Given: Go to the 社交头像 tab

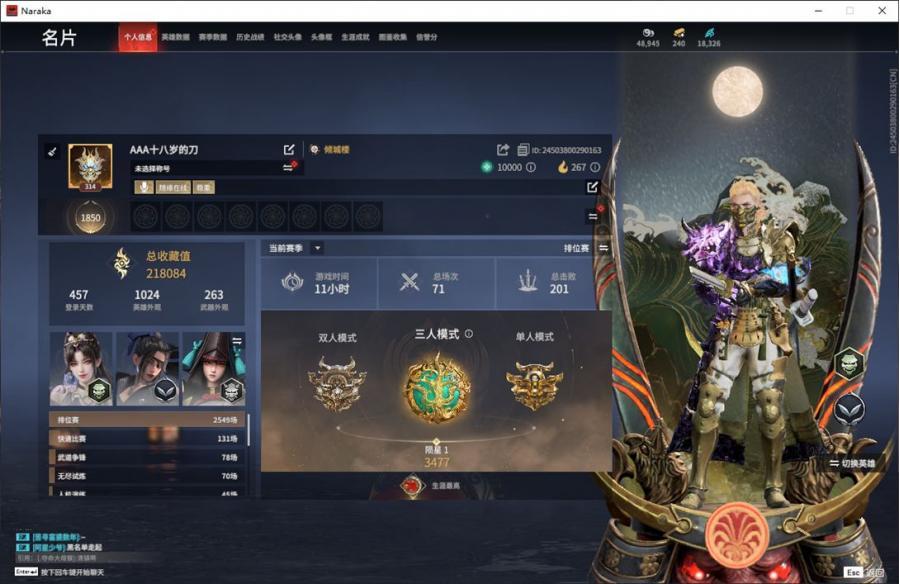Looking at the screenshot, I should 288,37.
